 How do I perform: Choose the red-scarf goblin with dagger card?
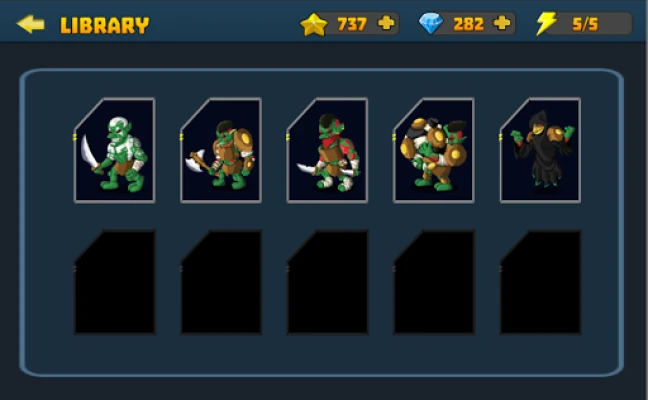pyautogui.click(x=328, y=150)
